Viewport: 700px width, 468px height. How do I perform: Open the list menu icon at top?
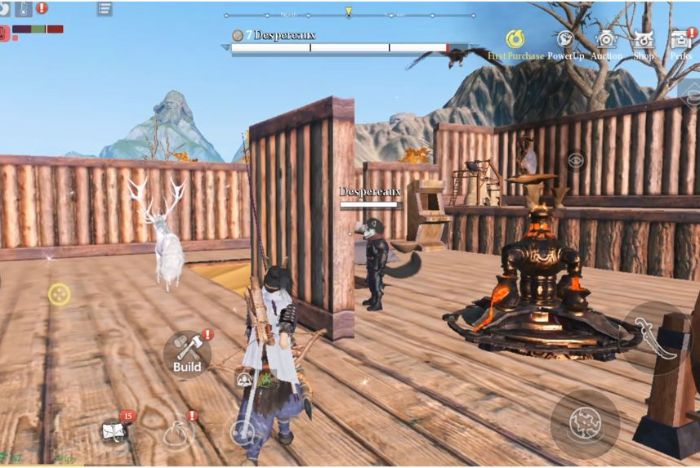105,9
